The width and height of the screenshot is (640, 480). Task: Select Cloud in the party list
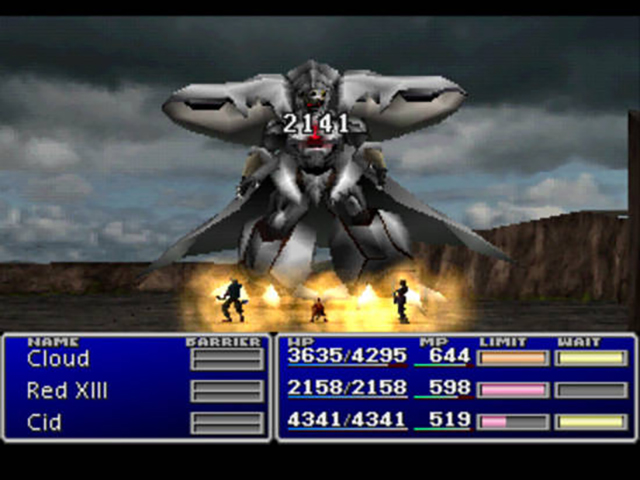coord(58,358)
